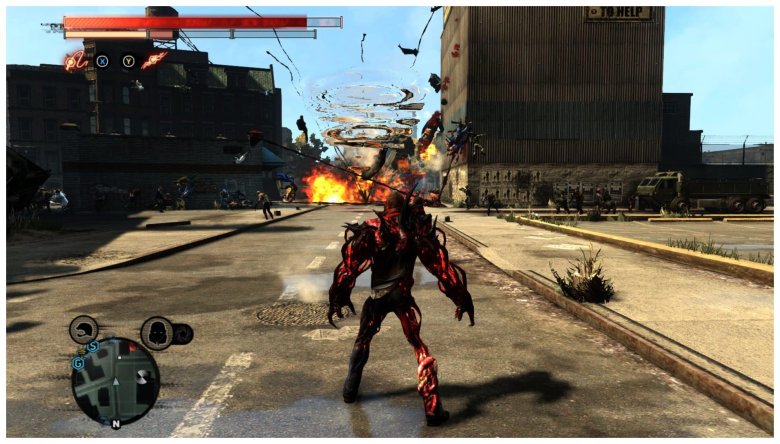Click the blue S marker on the minimap

(x=92, y=347)
